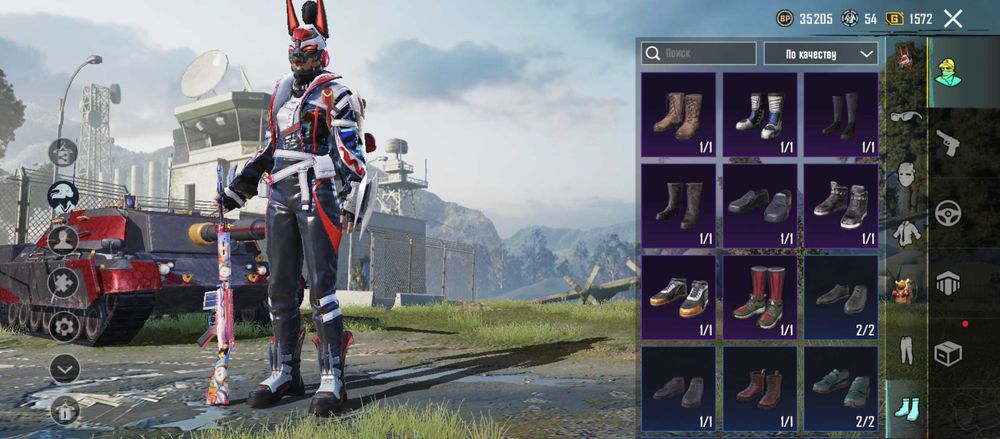This screenshot has width=1000, height=439.
Task: Click the helmet icon button
Action: (x=63, y=196)
